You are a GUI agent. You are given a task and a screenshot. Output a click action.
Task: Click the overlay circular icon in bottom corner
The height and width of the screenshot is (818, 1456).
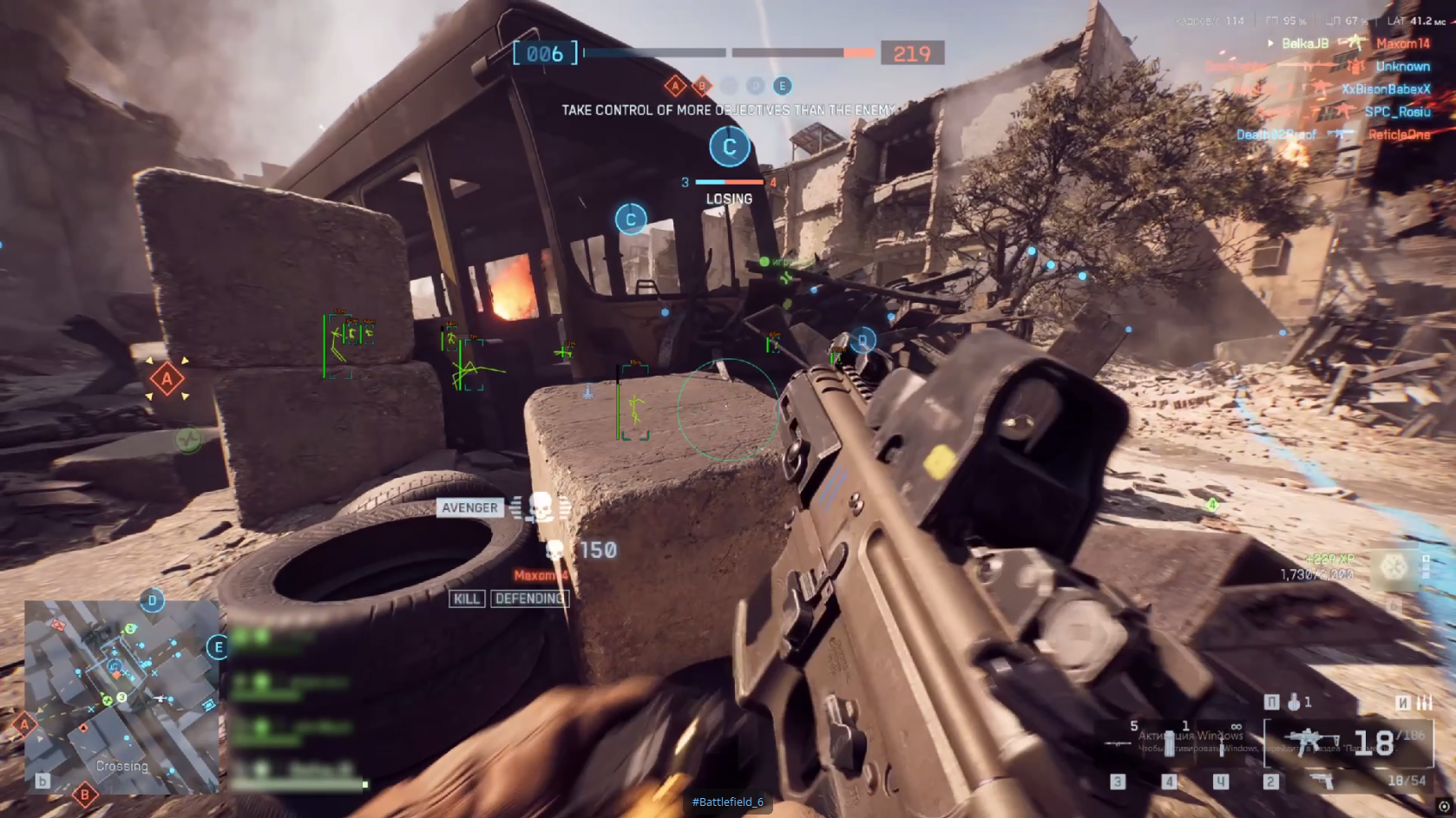point(1444,806)
